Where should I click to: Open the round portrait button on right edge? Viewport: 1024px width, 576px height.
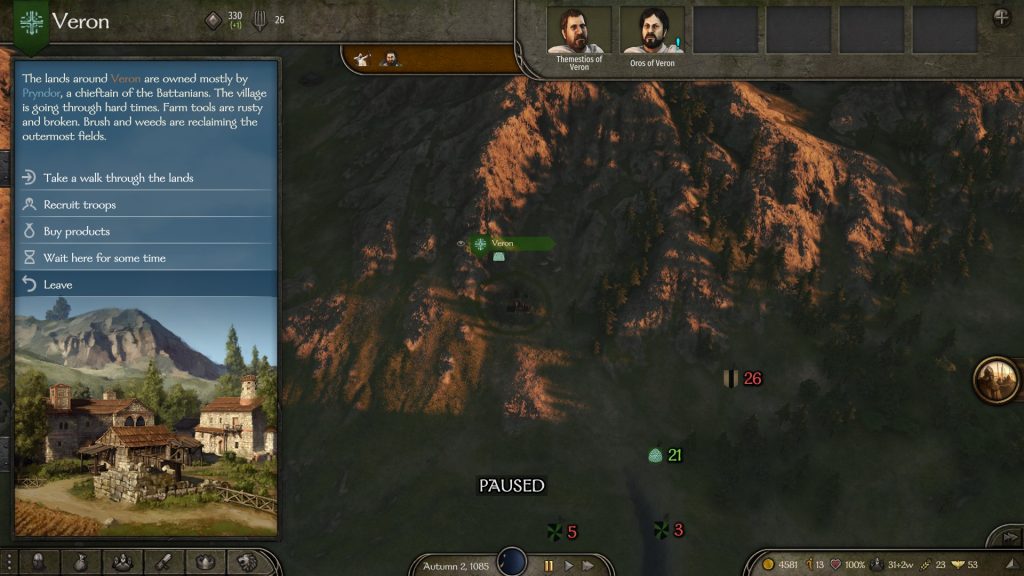996,380
